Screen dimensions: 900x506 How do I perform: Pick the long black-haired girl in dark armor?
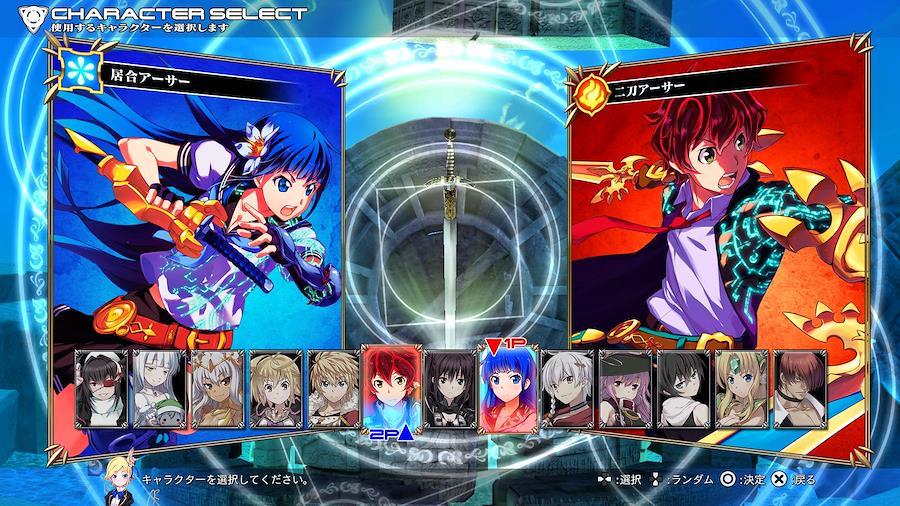tap(449, 389)
